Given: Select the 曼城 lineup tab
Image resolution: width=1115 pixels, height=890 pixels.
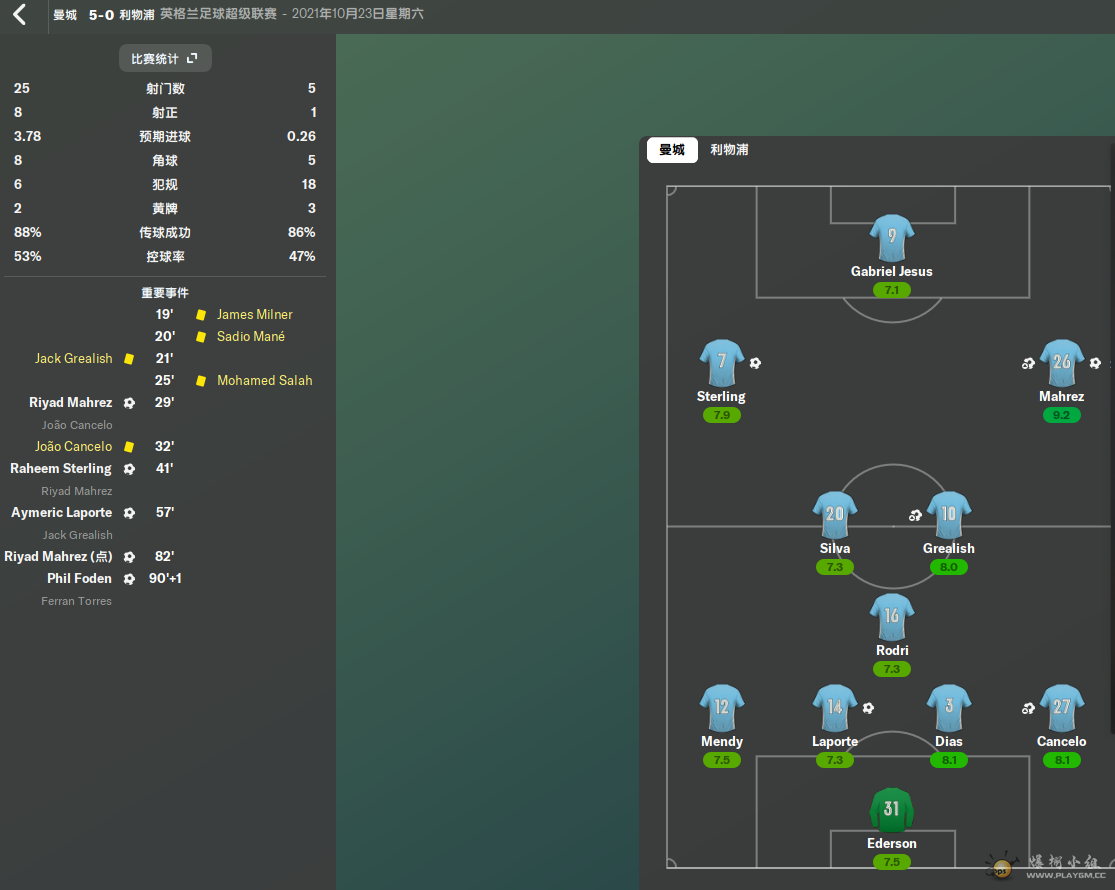Looking at the screenshot, I should pos(672,150).
